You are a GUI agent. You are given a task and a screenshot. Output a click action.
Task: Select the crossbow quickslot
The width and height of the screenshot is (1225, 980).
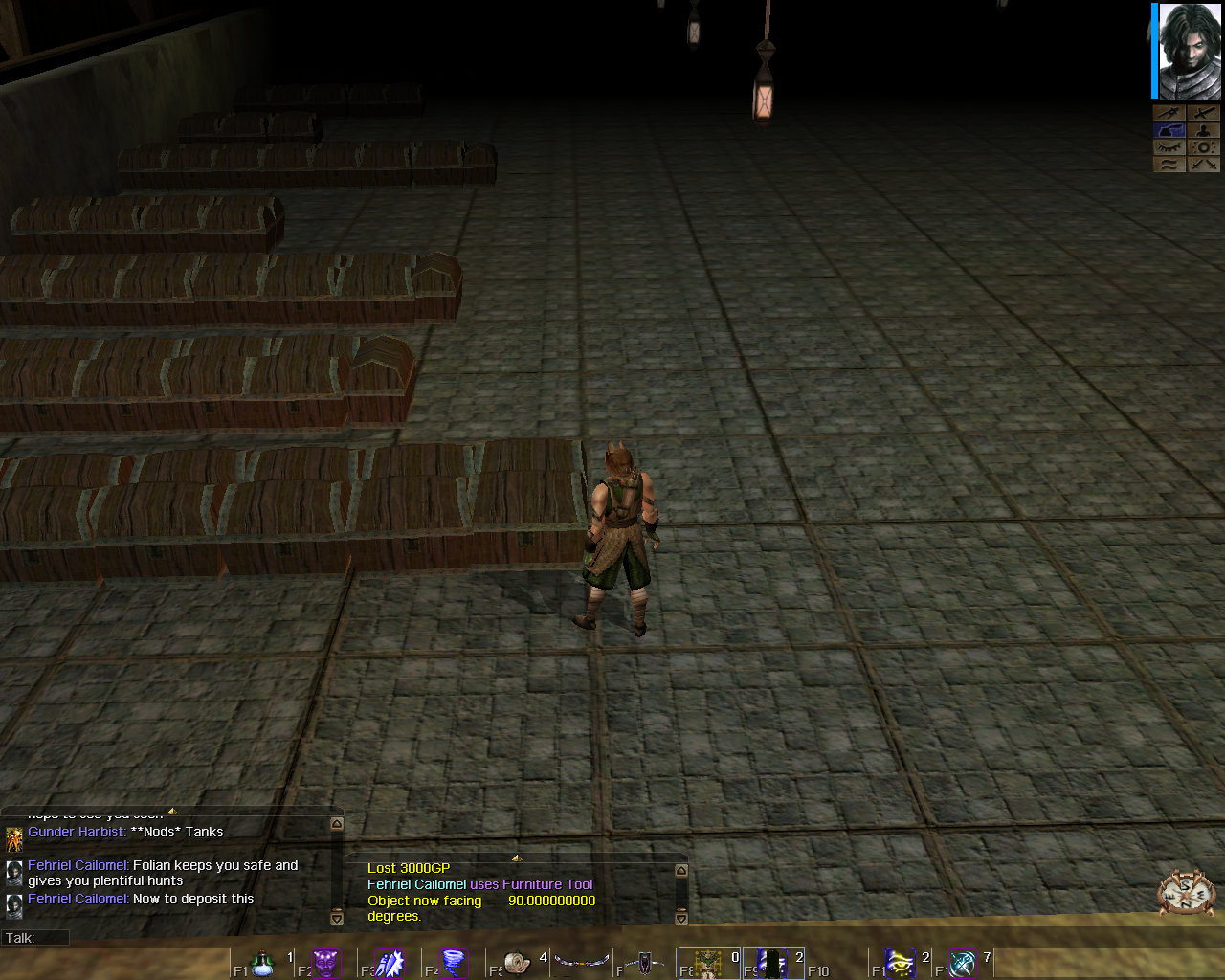645,963
